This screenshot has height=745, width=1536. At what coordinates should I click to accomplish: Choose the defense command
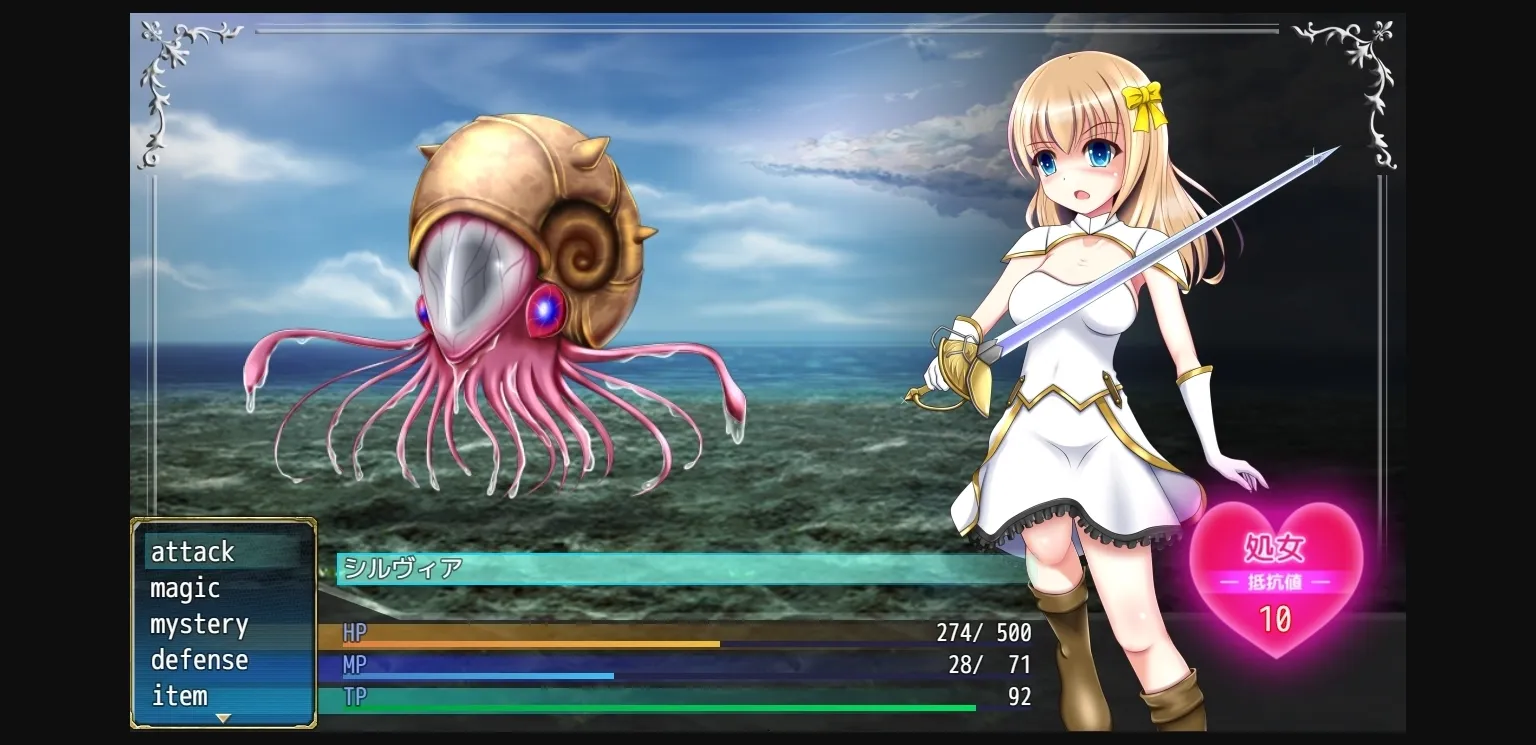pos(198,660)
